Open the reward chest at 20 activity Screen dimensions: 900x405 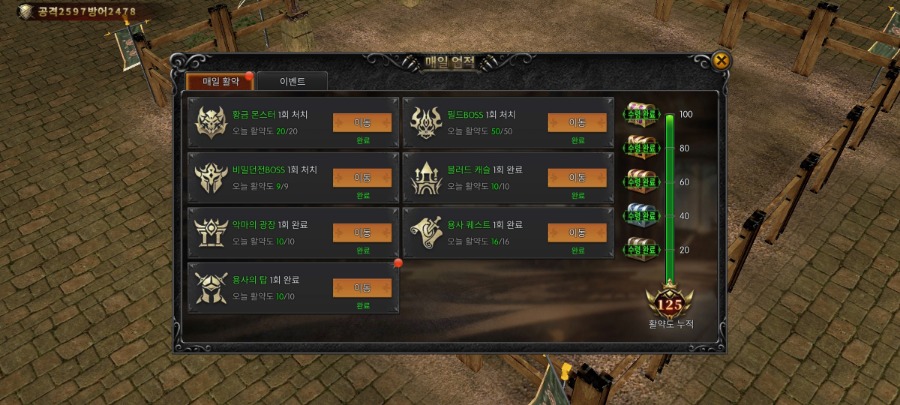[640, 248]
